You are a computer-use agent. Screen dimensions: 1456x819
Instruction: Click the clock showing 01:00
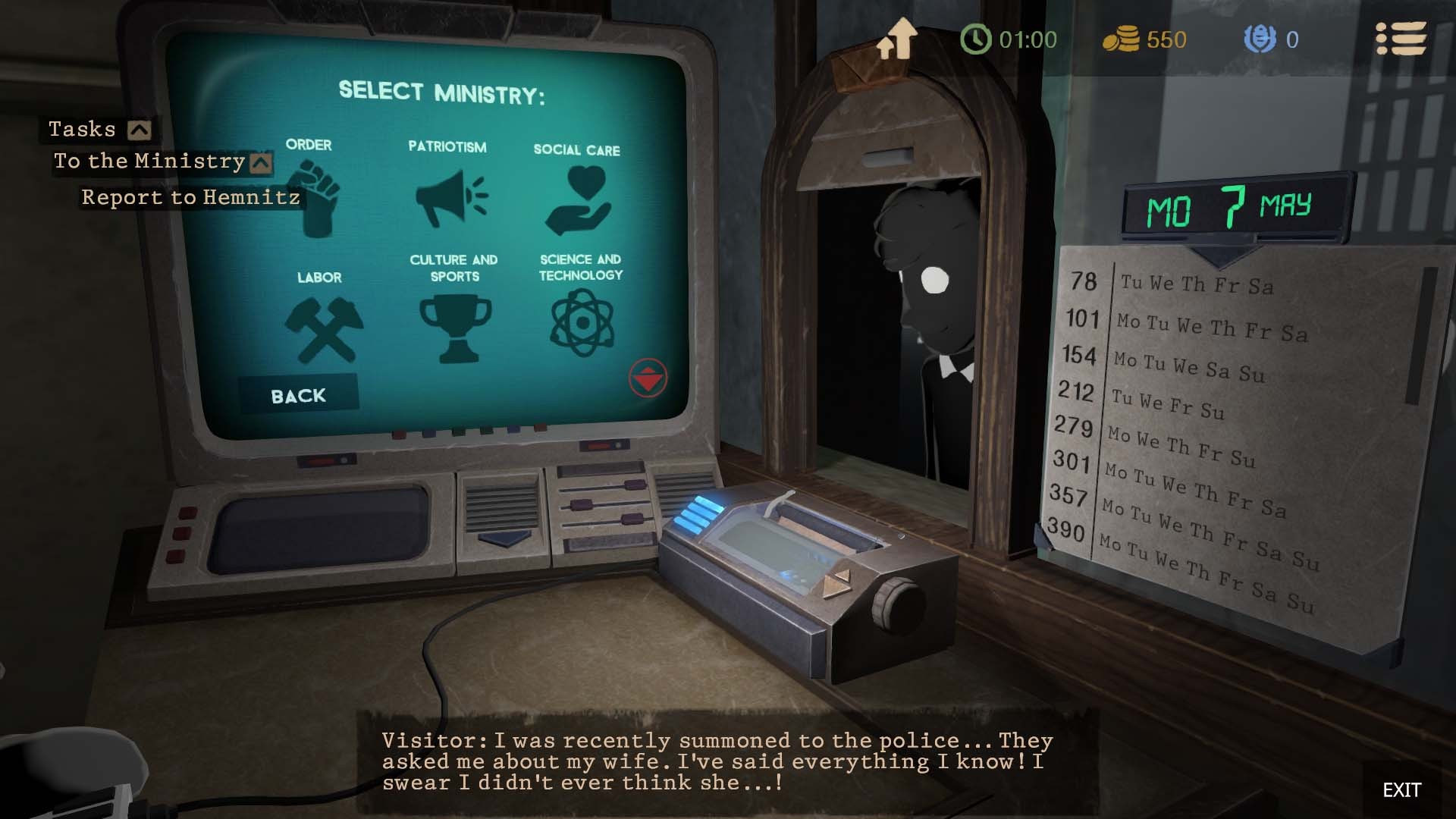click(978, 39)
